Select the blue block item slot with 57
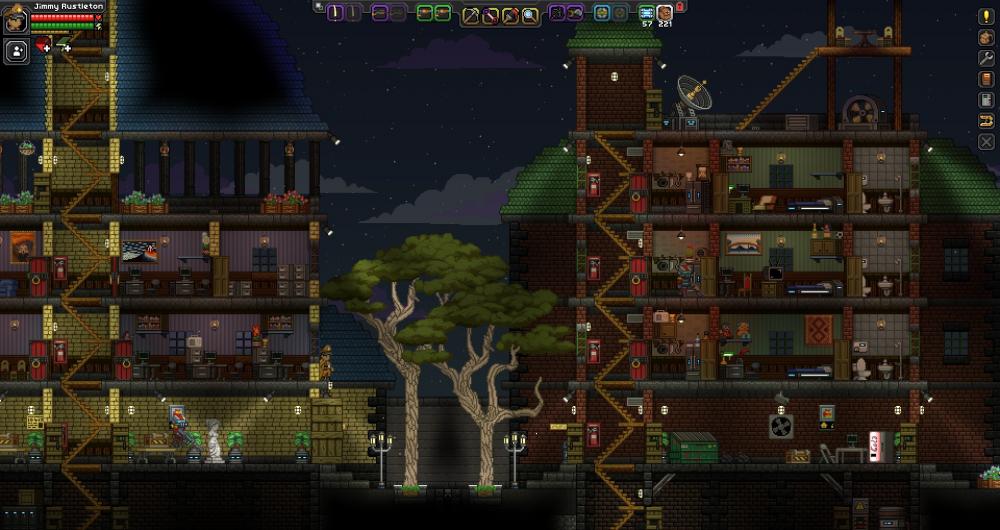1000x530 pixels. pos(647,13)
